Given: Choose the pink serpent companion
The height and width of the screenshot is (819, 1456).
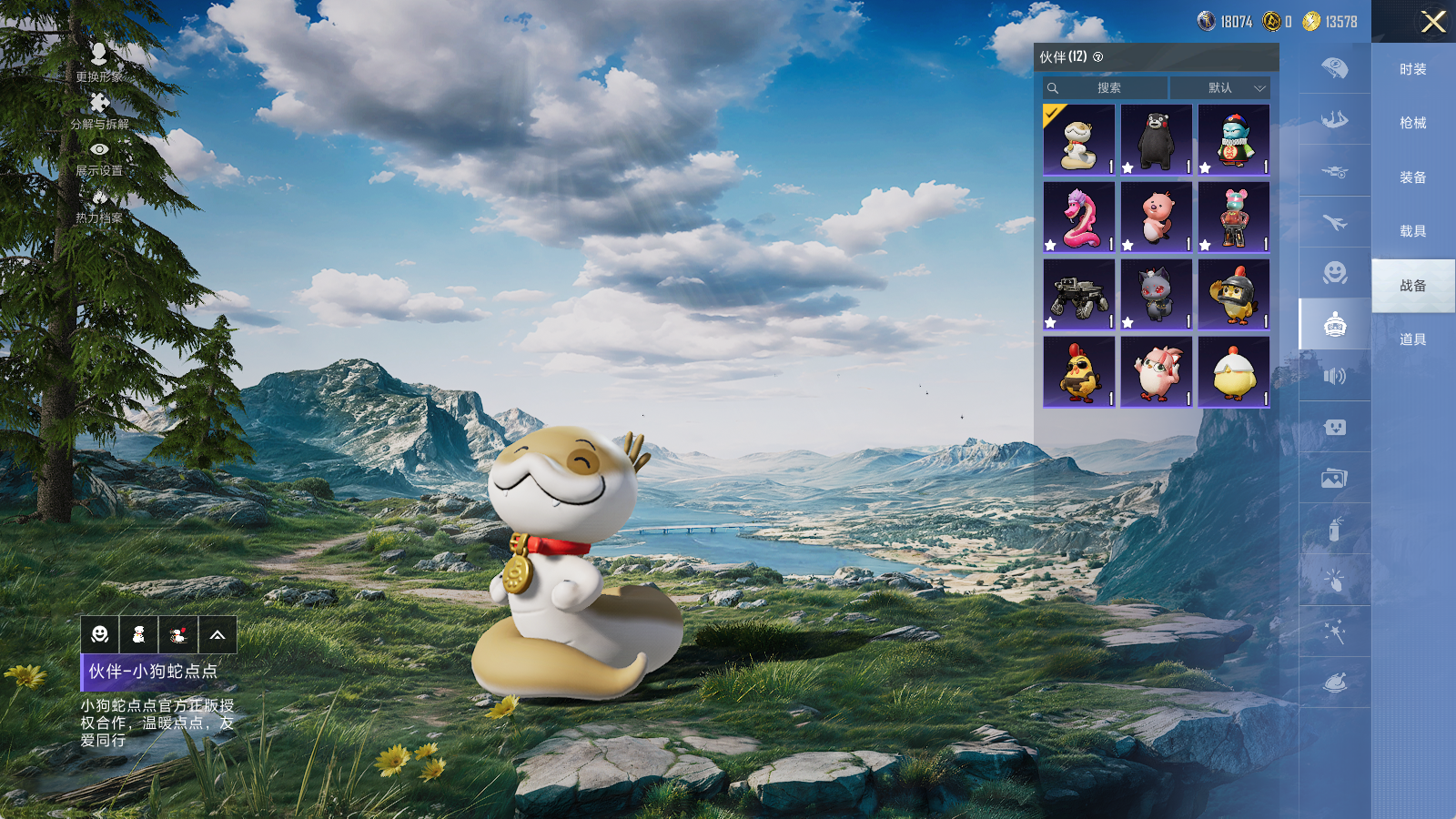Looking at the screenshot, I should (1078, 217).
